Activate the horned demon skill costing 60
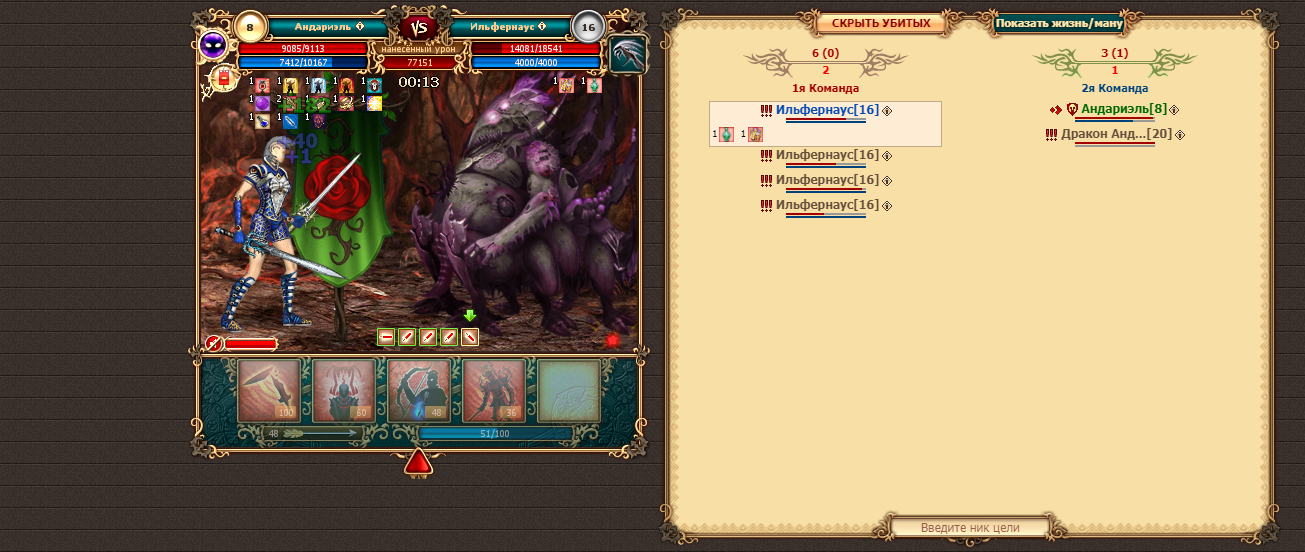Screen dimensions: 1305x552 click(344, 390)
